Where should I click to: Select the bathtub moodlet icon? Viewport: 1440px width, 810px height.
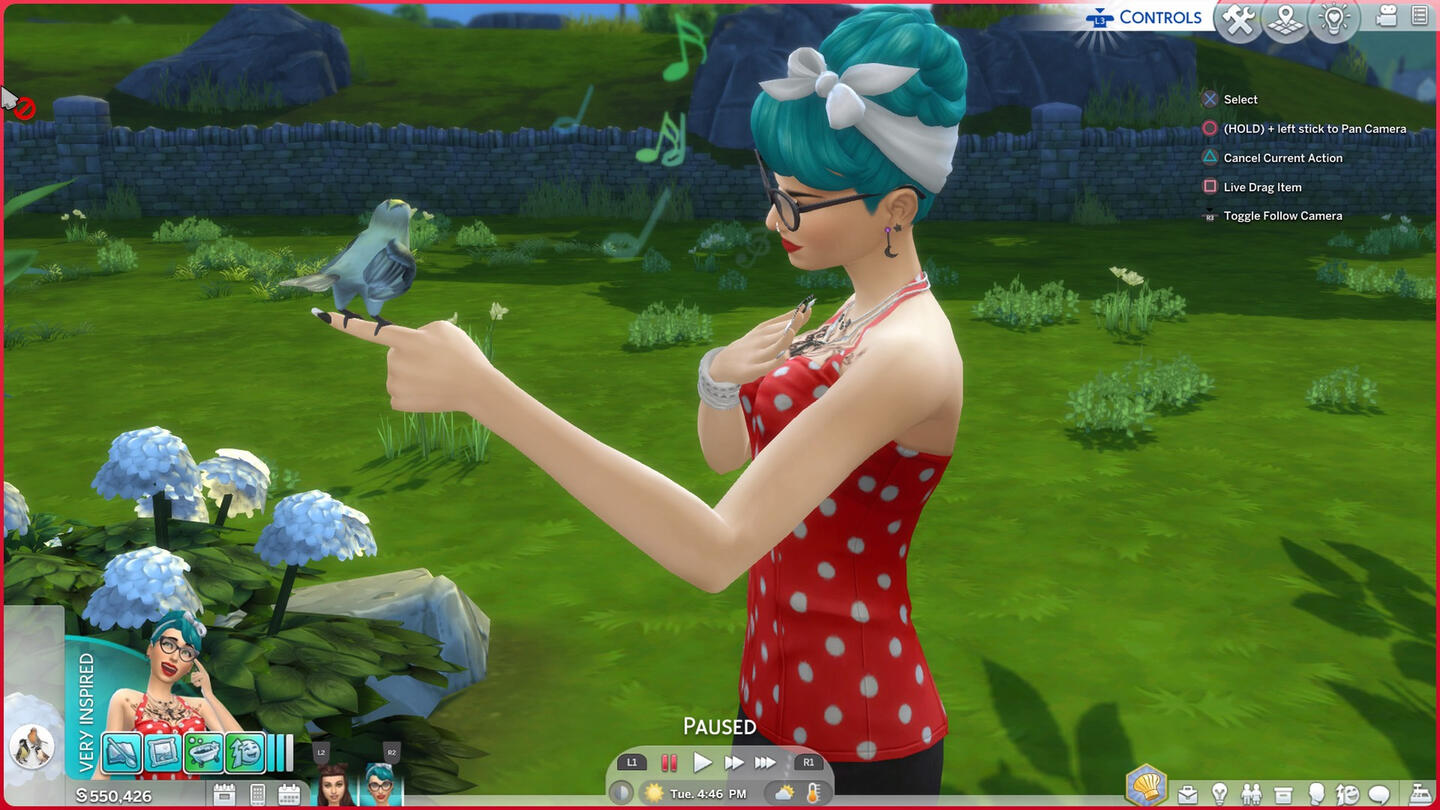tap(205, 752)
